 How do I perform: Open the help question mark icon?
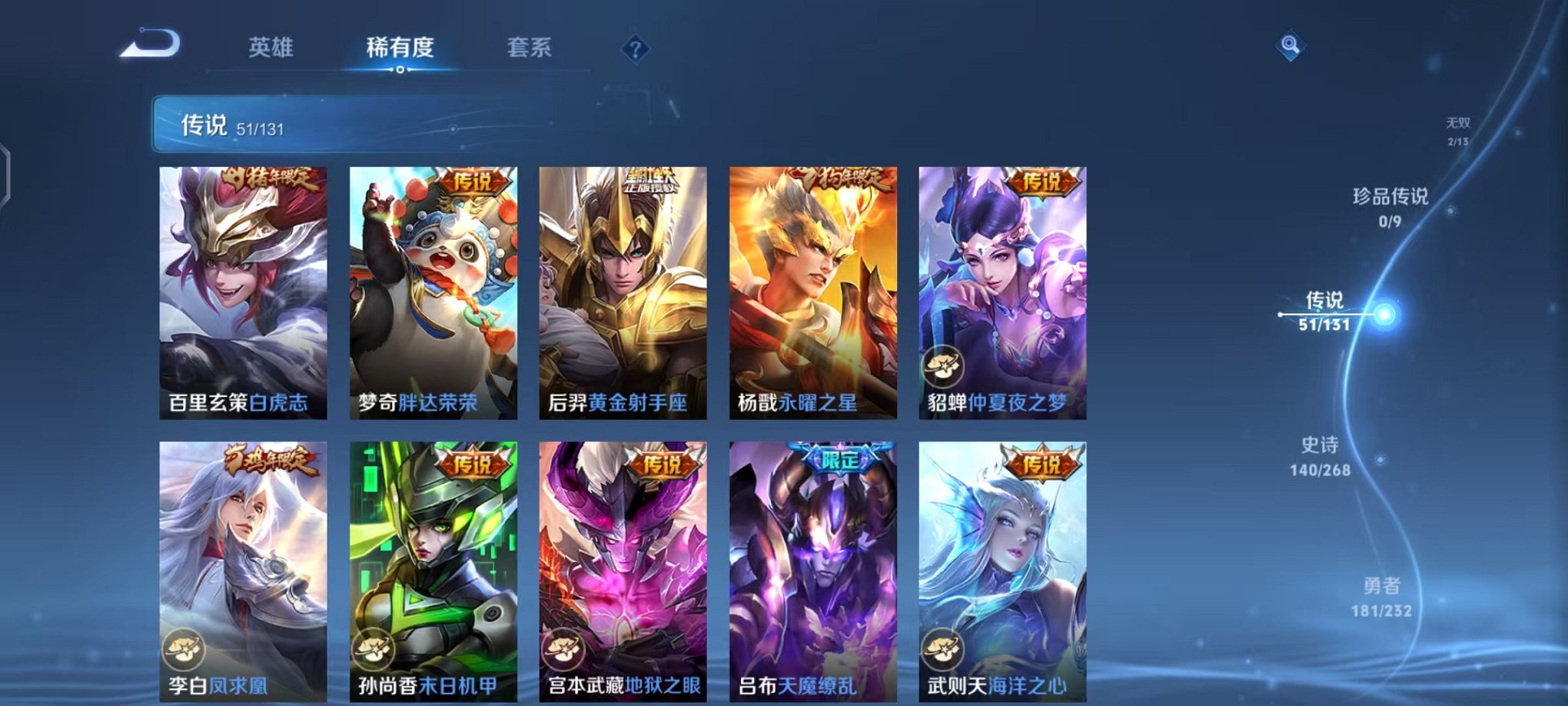click(633, 50)
